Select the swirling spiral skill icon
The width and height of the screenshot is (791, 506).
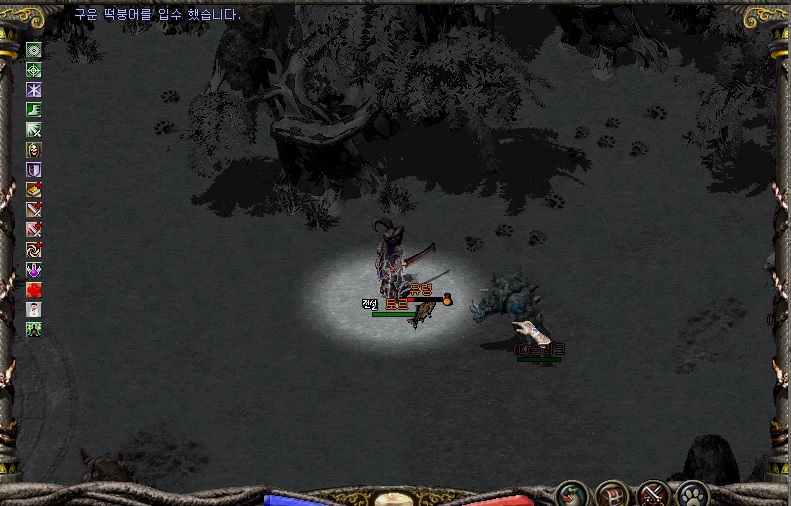tap(34, 250)
